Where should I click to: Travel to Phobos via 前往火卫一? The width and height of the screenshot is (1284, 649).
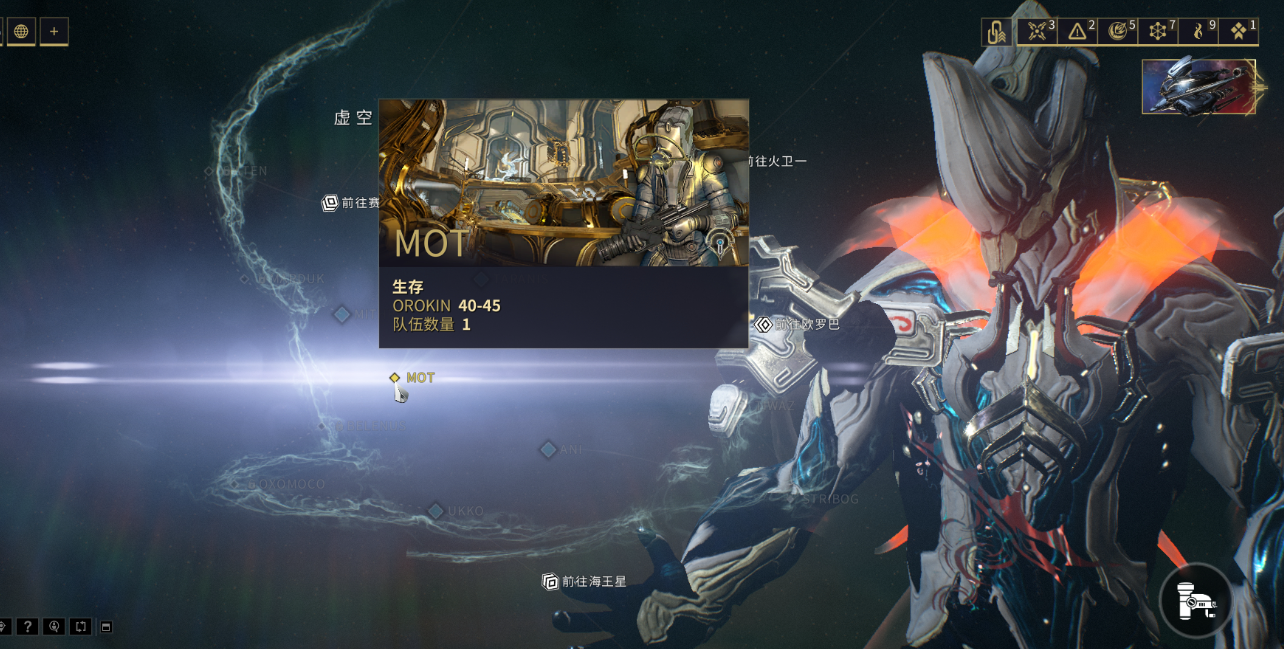point(774,161)
